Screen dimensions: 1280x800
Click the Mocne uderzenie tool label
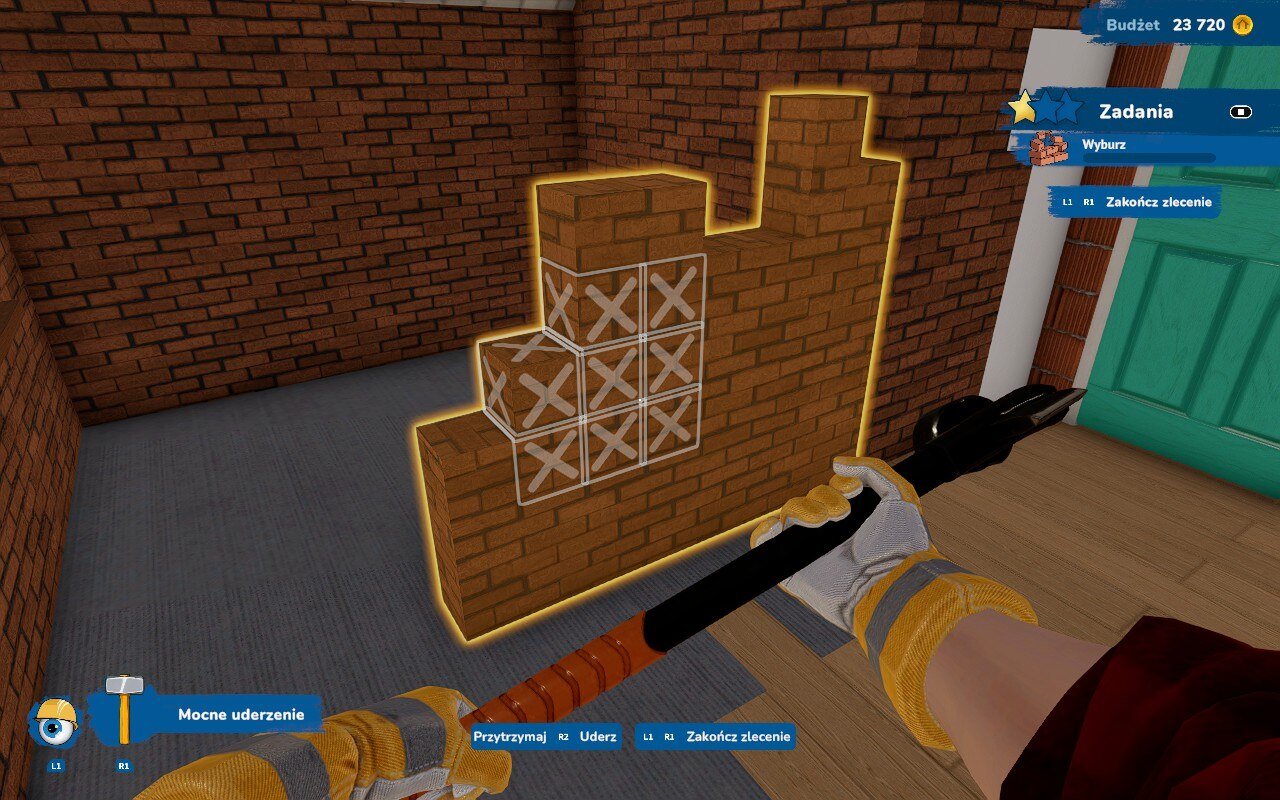coord(240,715)
